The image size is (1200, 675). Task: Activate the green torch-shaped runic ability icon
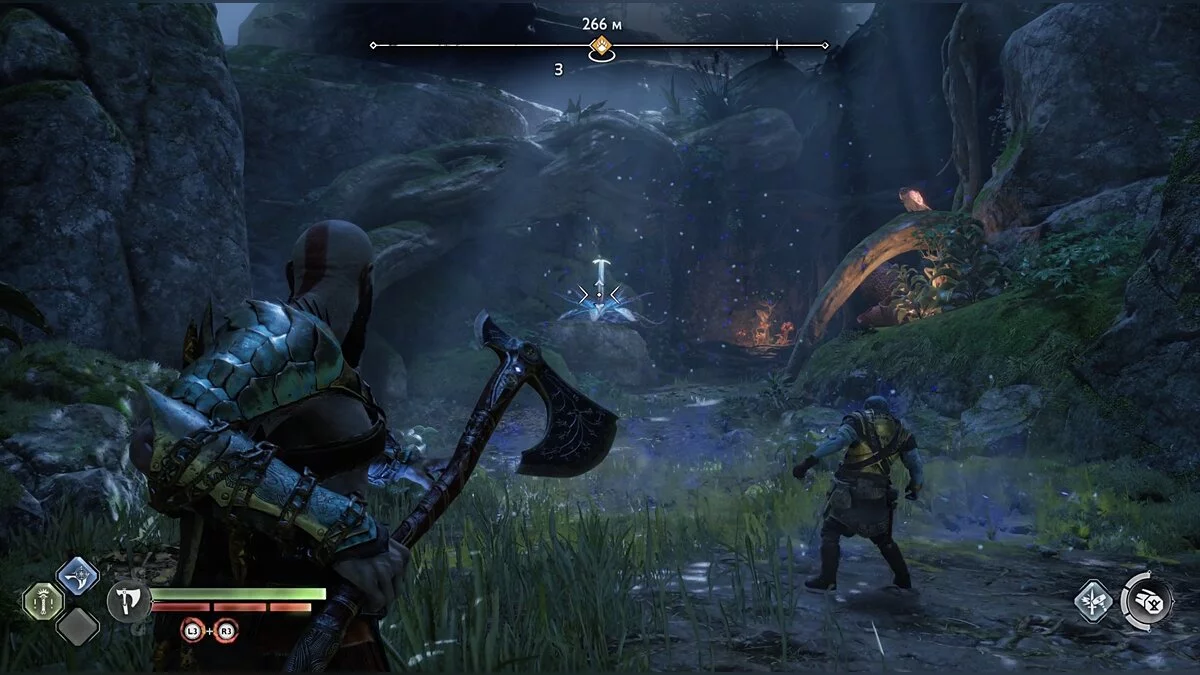tap(43, 601)
